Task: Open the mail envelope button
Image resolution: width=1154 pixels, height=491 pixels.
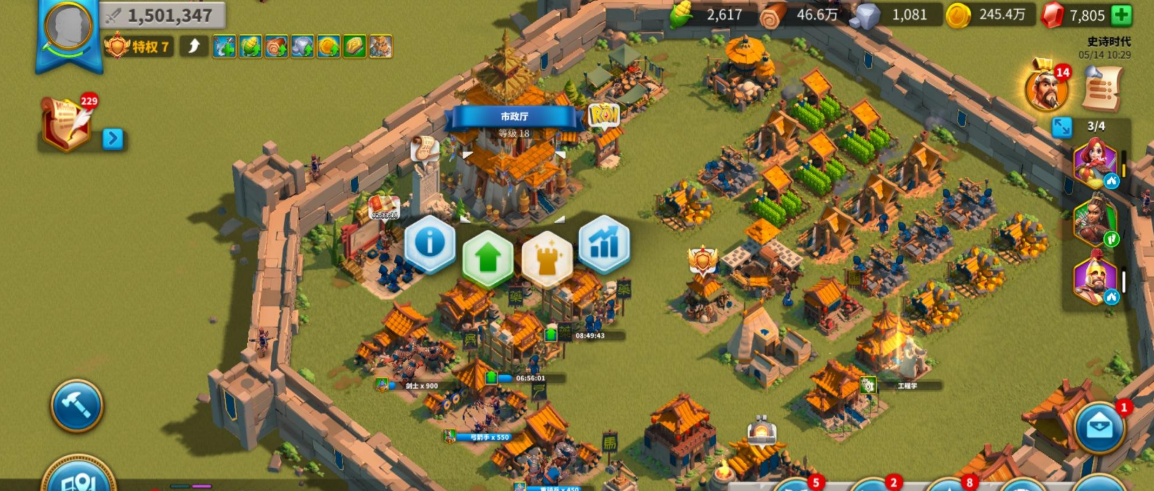Action: click(1100, 428)
